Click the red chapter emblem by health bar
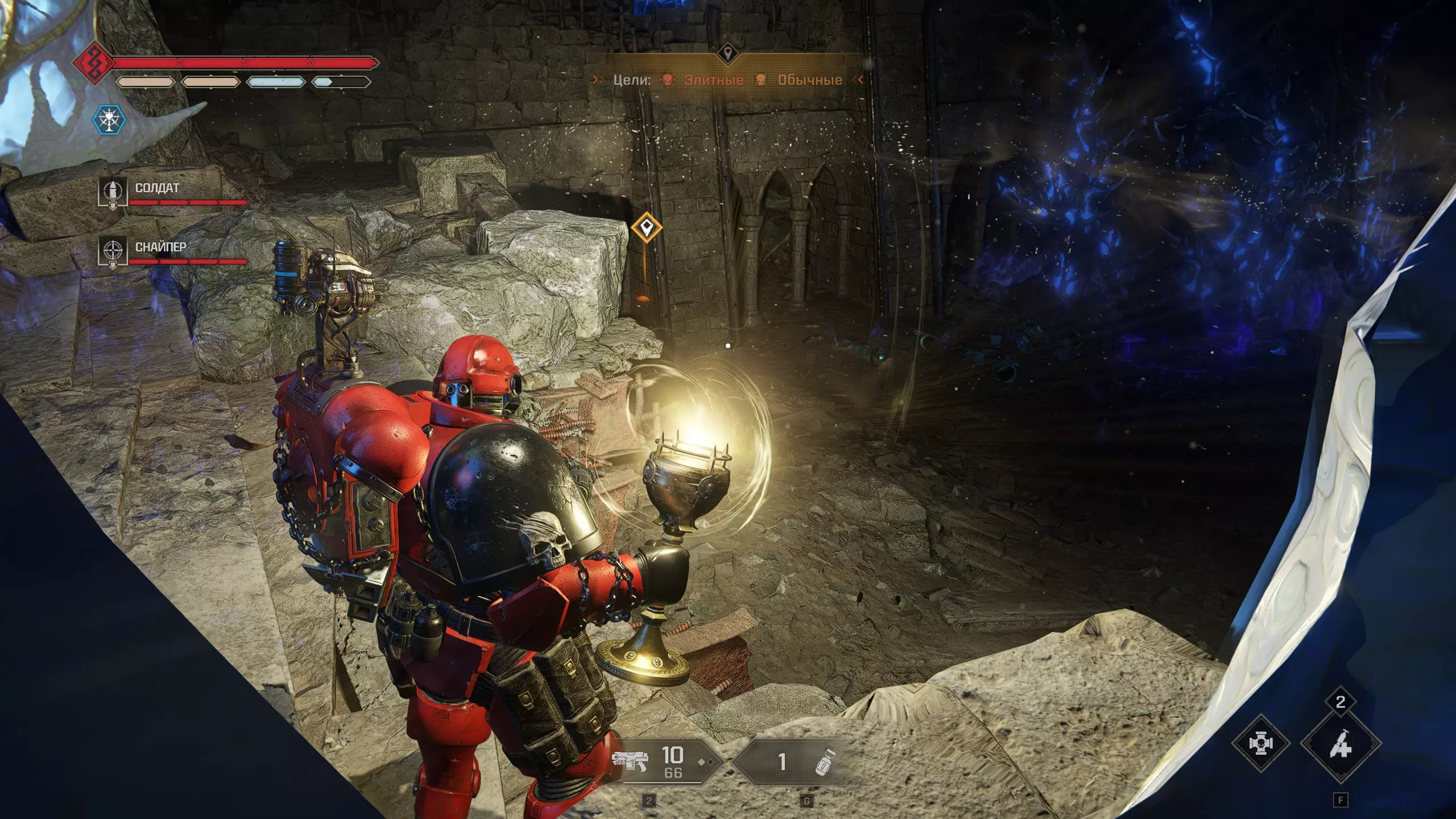This screenshot has width=1456, height=819. [x=93, y=64]
